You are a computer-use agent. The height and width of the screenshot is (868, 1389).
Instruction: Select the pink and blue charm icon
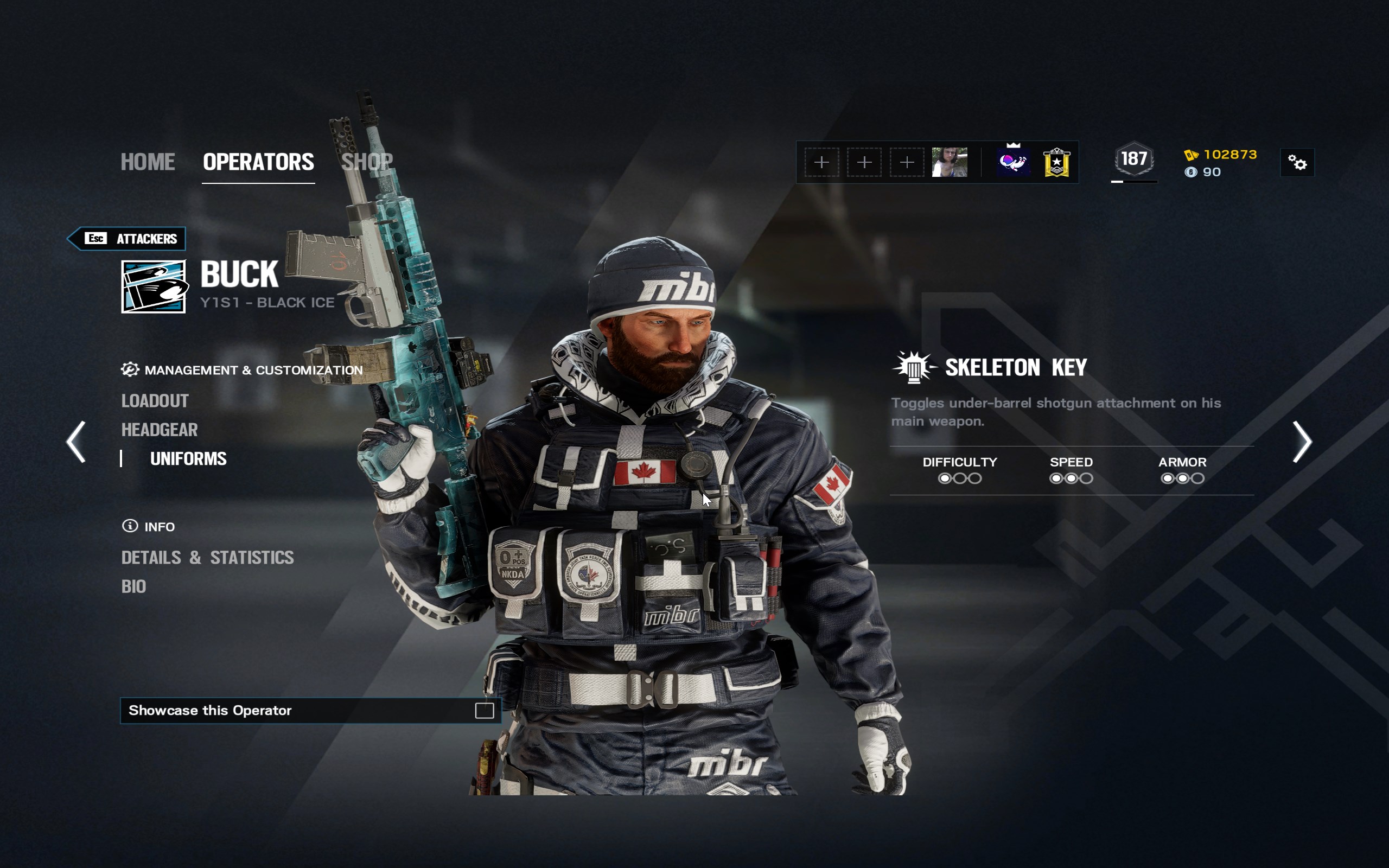coord(1013,162)
